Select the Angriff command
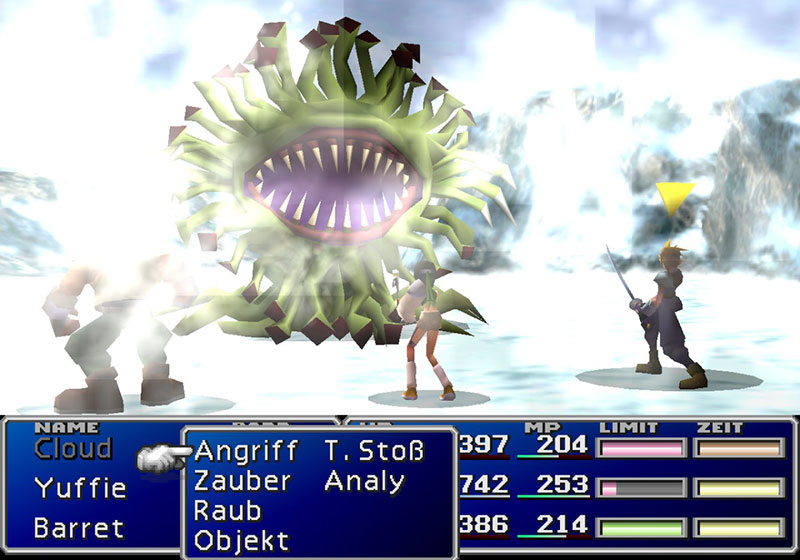Image resolution: width=800 pixels, height=560 pixels. pyautogui.click(x=245, y=452)
